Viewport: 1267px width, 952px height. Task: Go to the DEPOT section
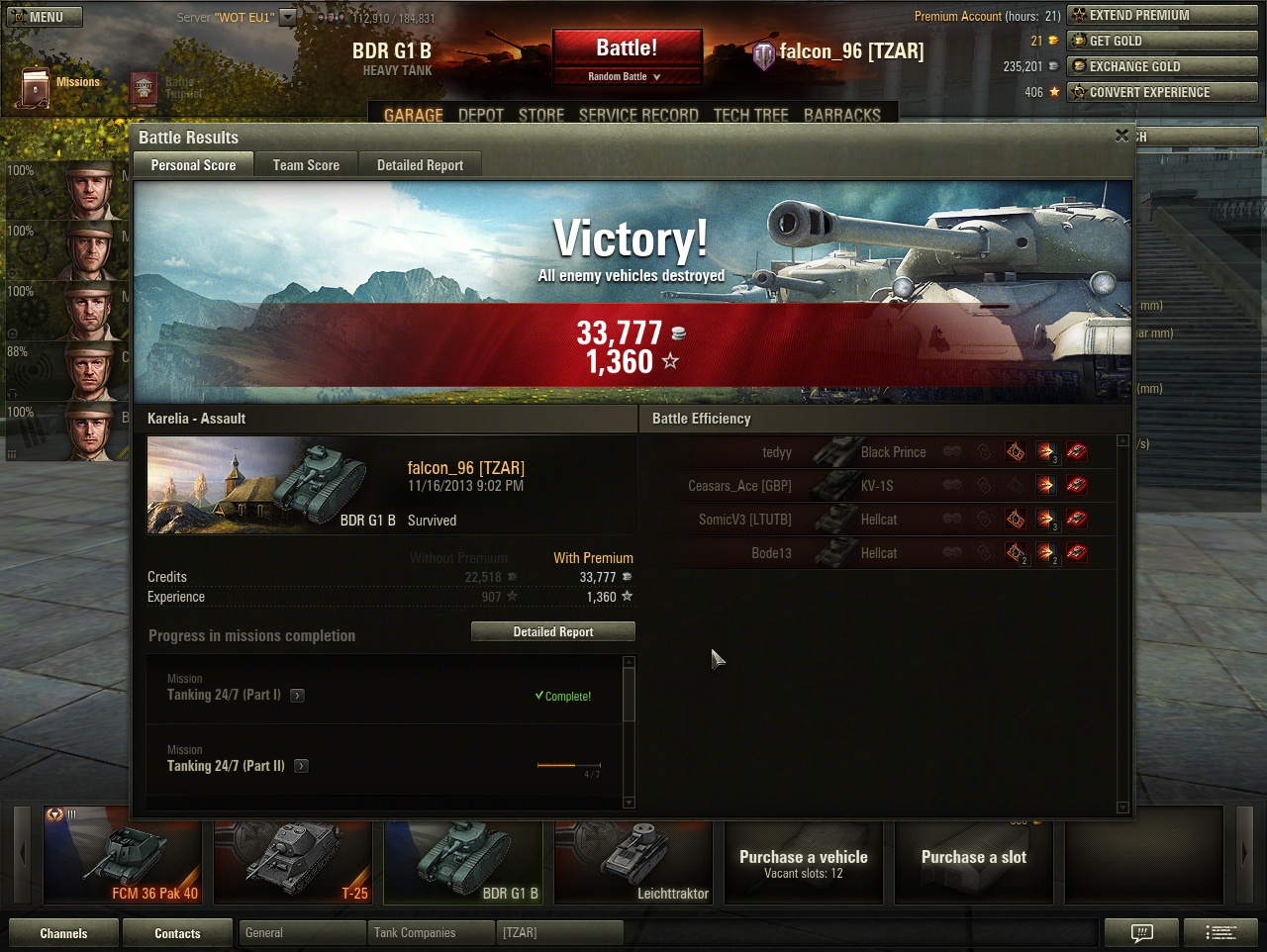tap(481, 115)
